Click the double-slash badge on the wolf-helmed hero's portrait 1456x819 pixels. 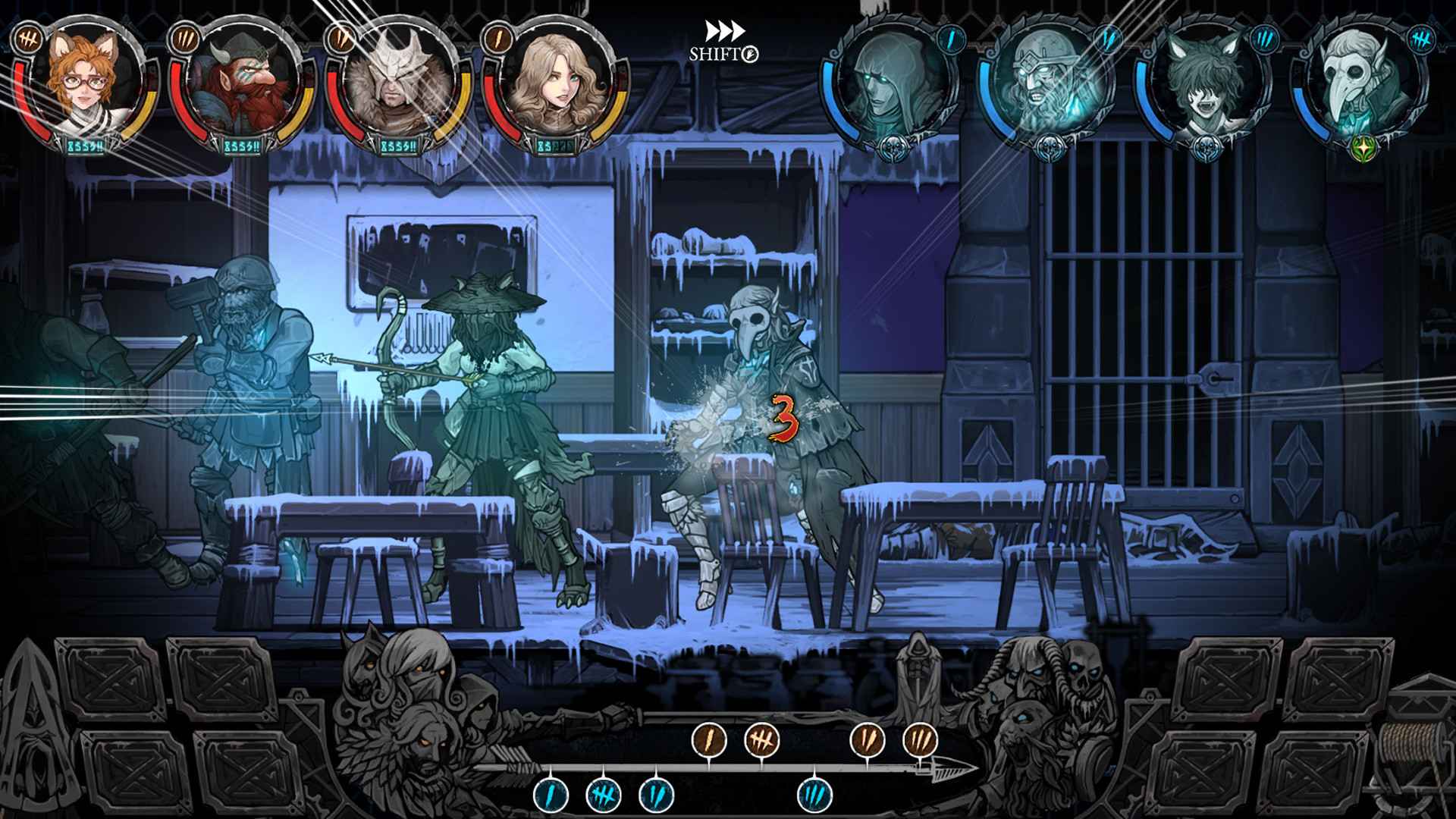coord(340,40)
